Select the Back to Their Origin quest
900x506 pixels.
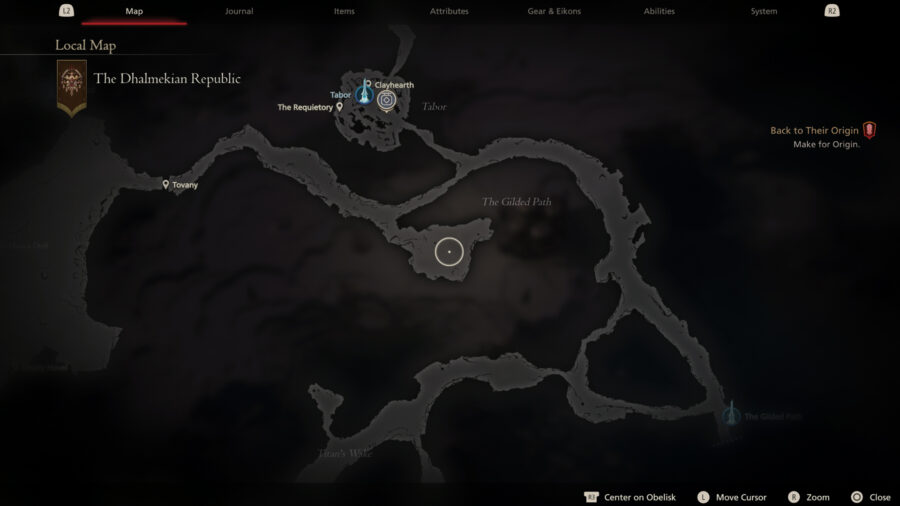tap(815, 131)
